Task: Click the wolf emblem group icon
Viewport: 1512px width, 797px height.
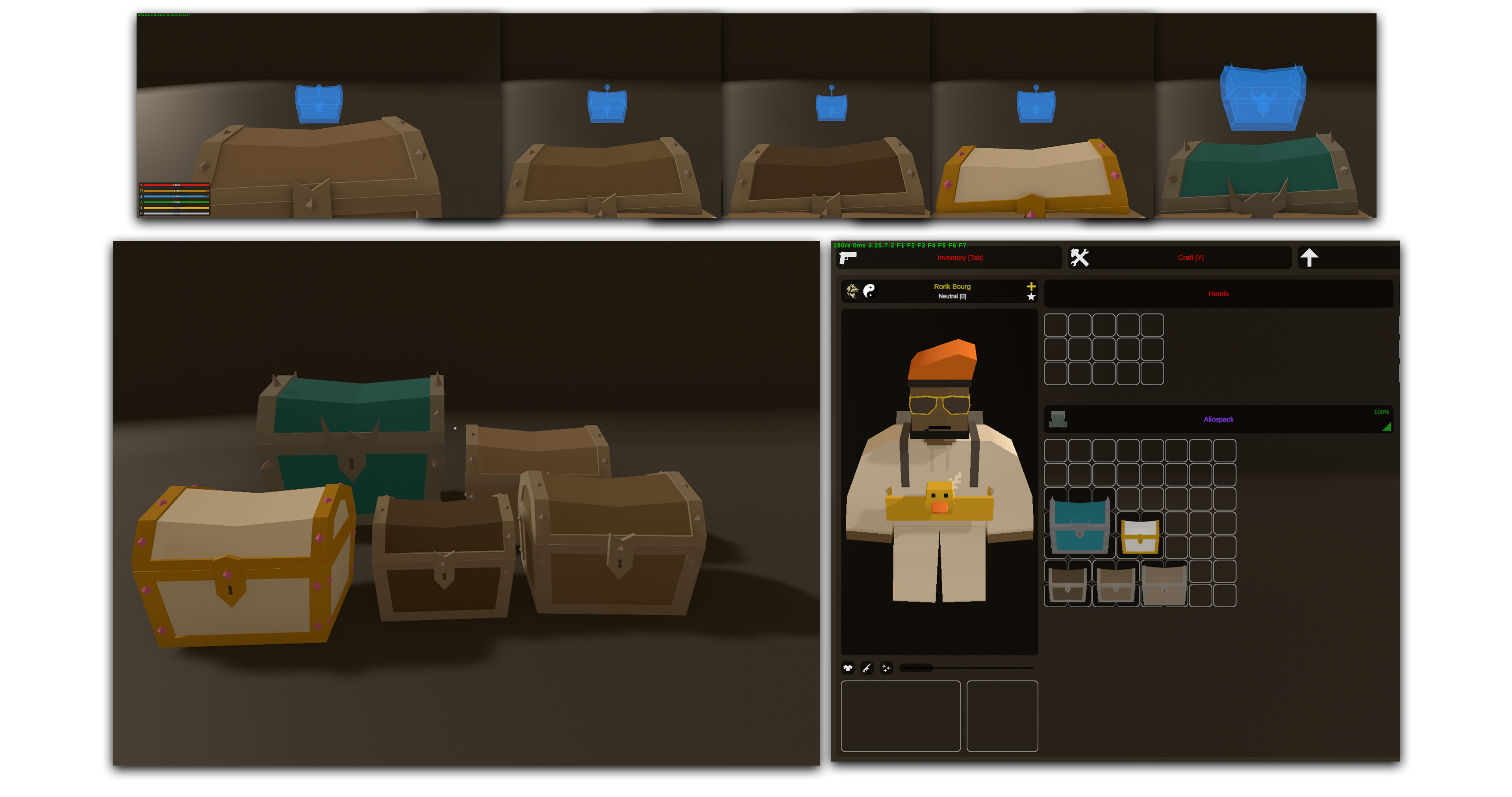Action: [852, 290]
